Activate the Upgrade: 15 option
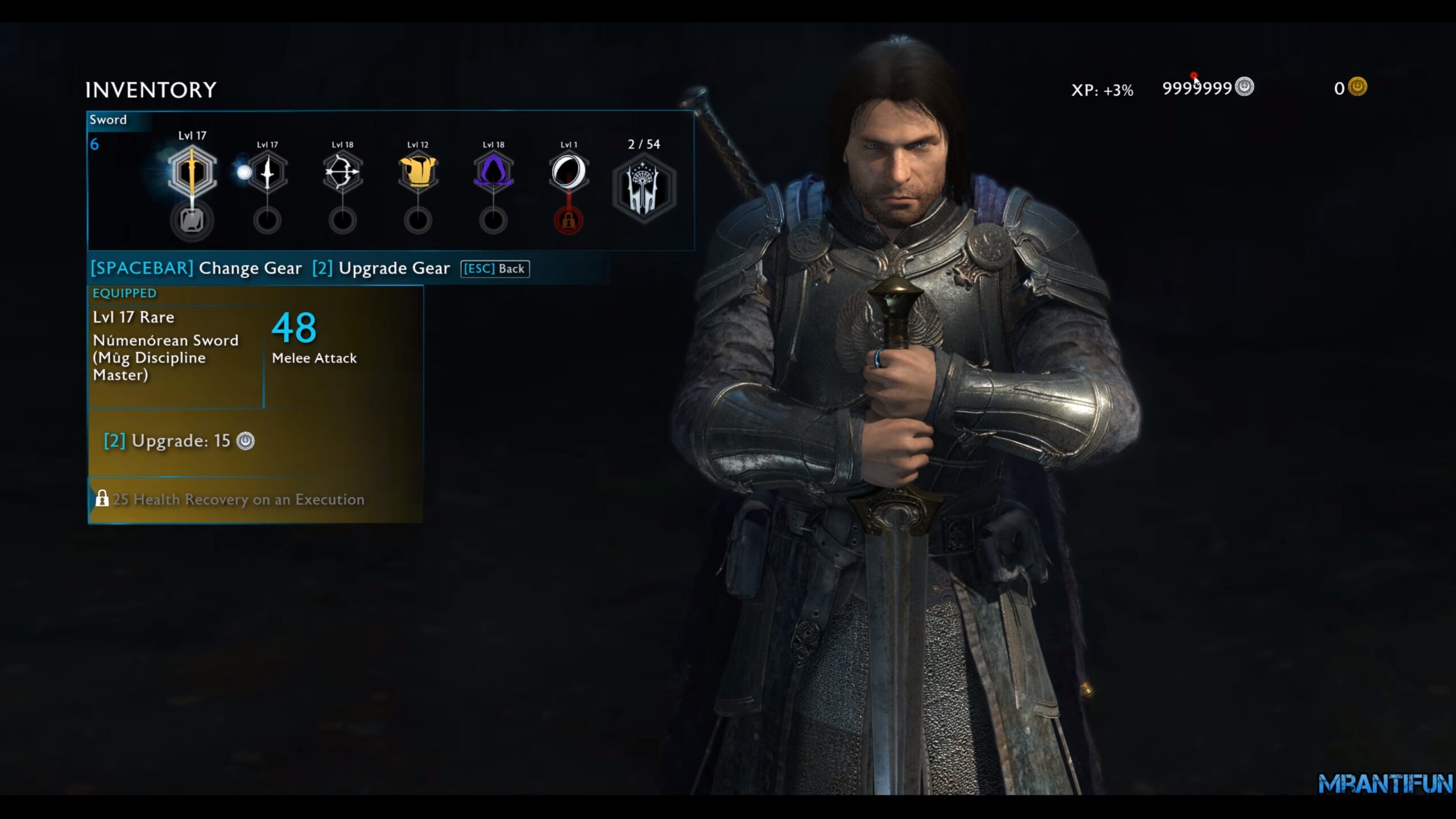This screenshot has height=819, width=1456. pos(176,440)
